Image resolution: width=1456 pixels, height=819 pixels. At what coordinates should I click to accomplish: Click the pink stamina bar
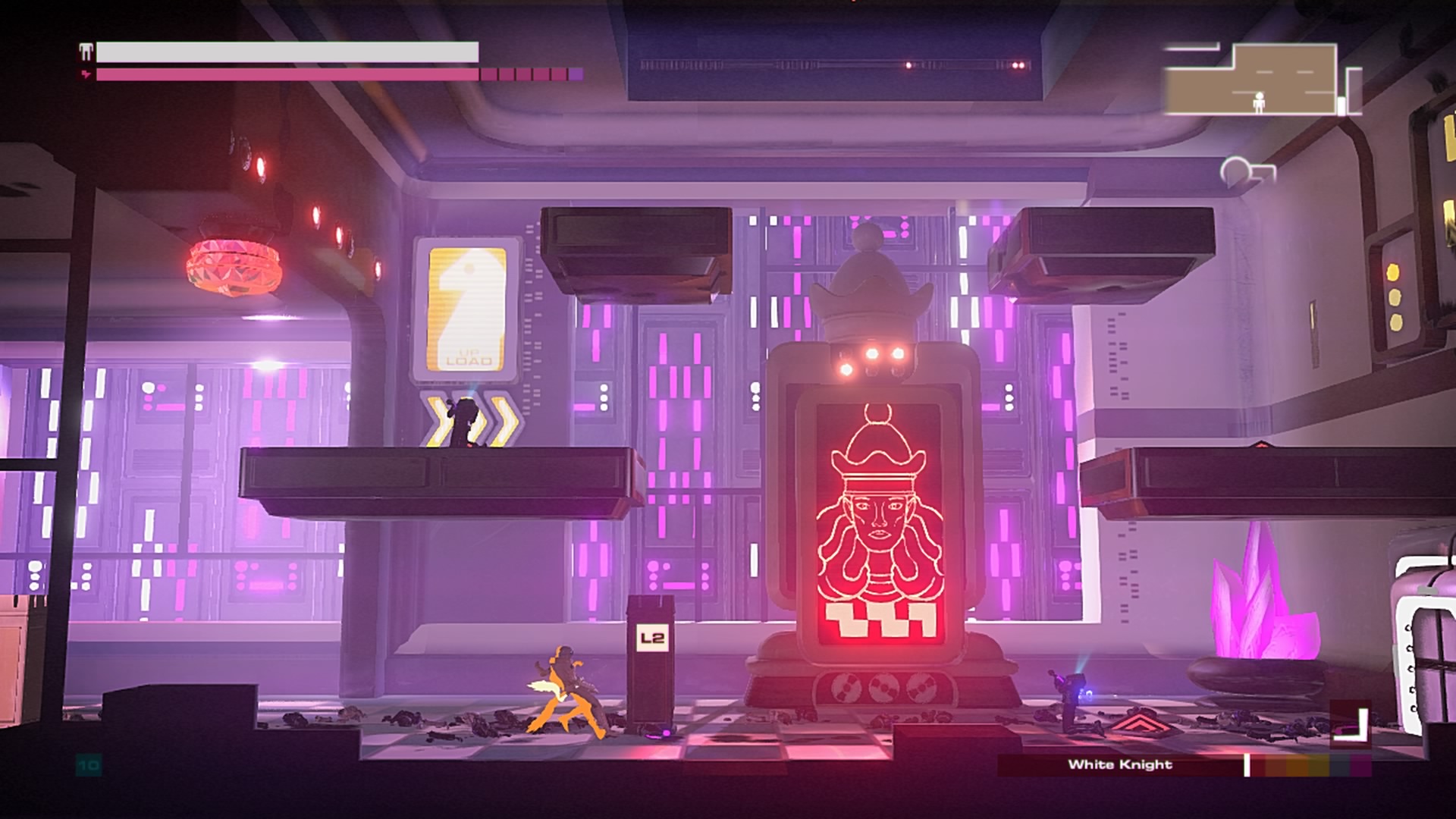303,75
